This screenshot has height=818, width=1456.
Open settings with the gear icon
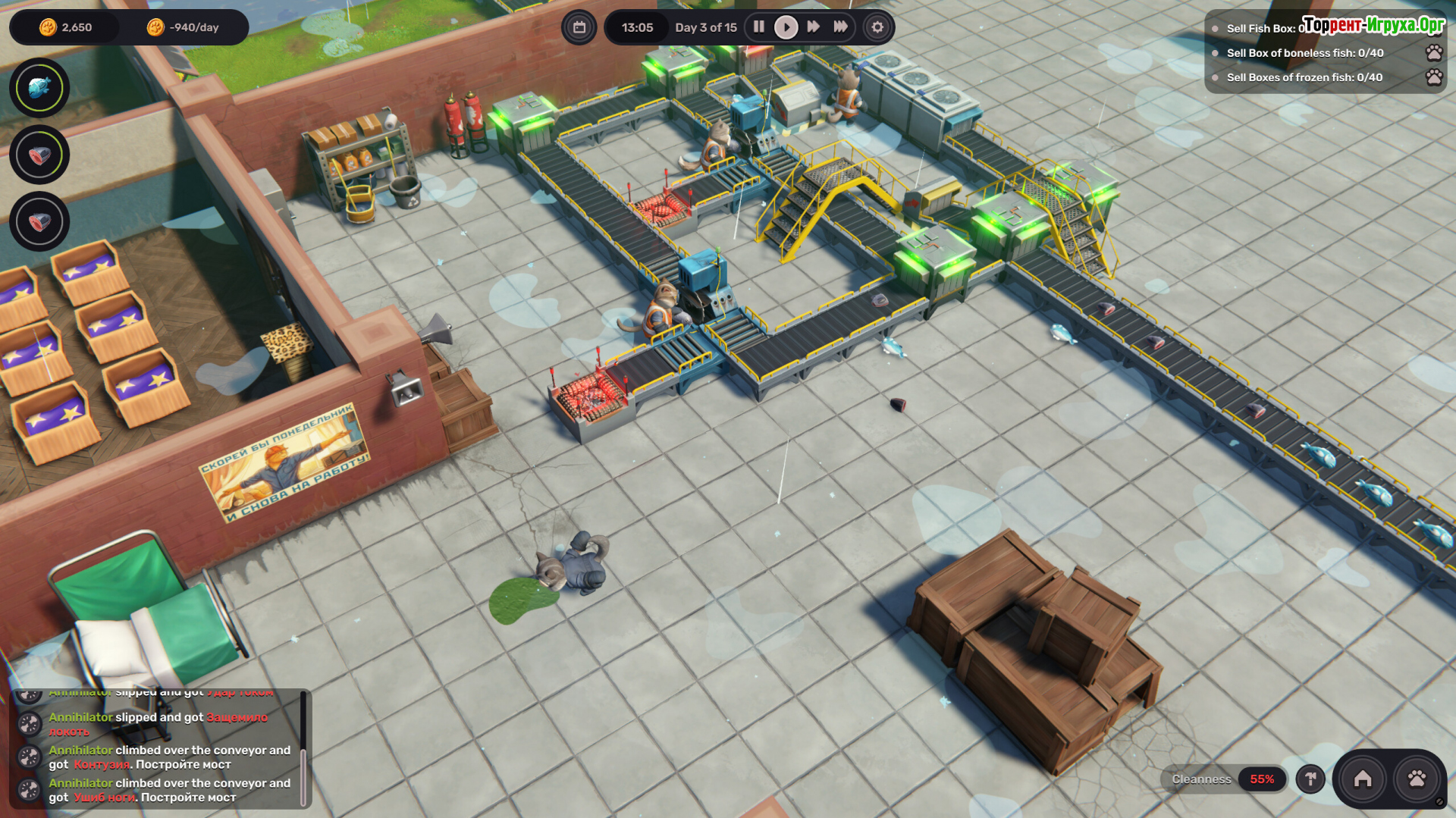click(877, 27)
